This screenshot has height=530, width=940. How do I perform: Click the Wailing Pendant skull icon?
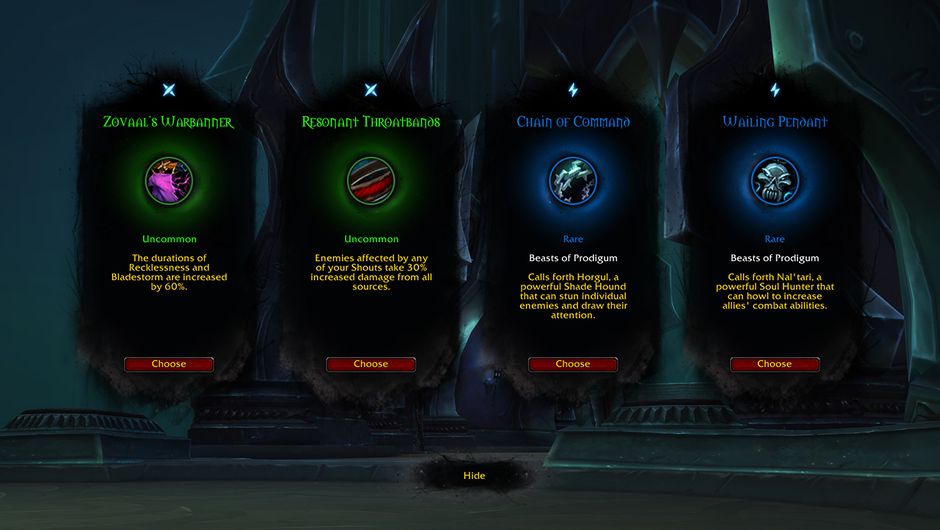(x=775, y=181)
